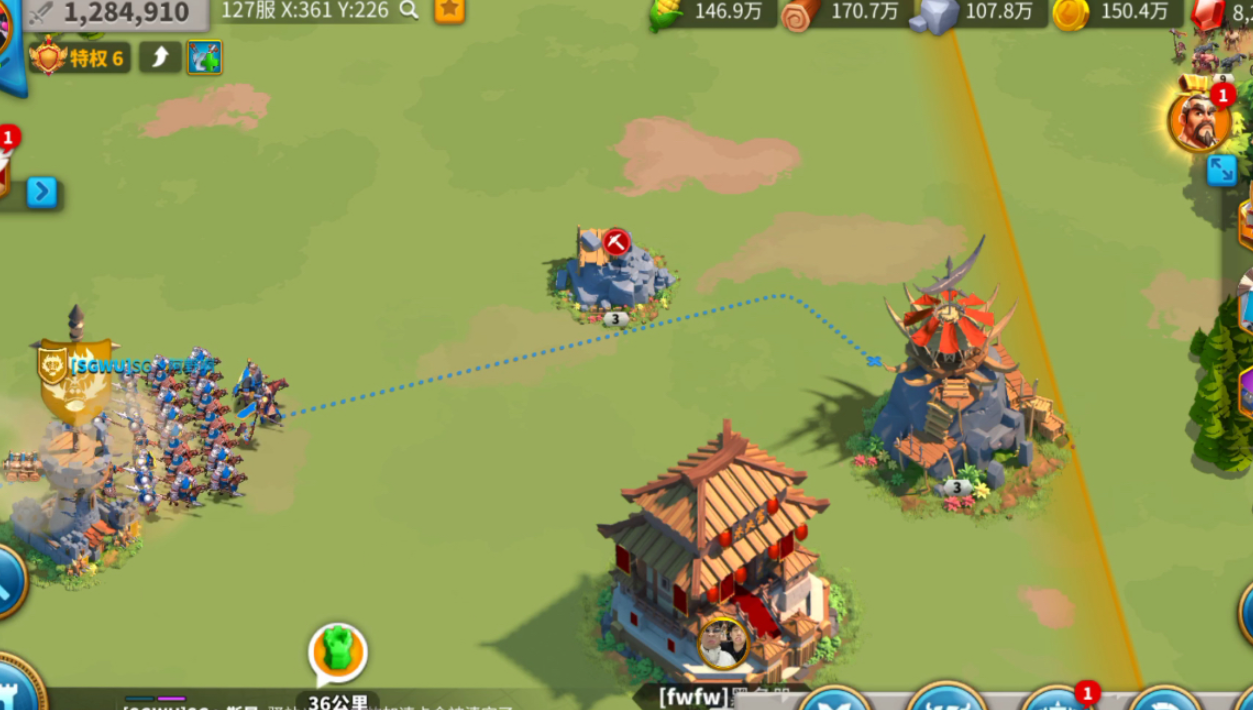Open the gold coin resource counter
Viewport: 1253px width, 710px height.
1112,12
